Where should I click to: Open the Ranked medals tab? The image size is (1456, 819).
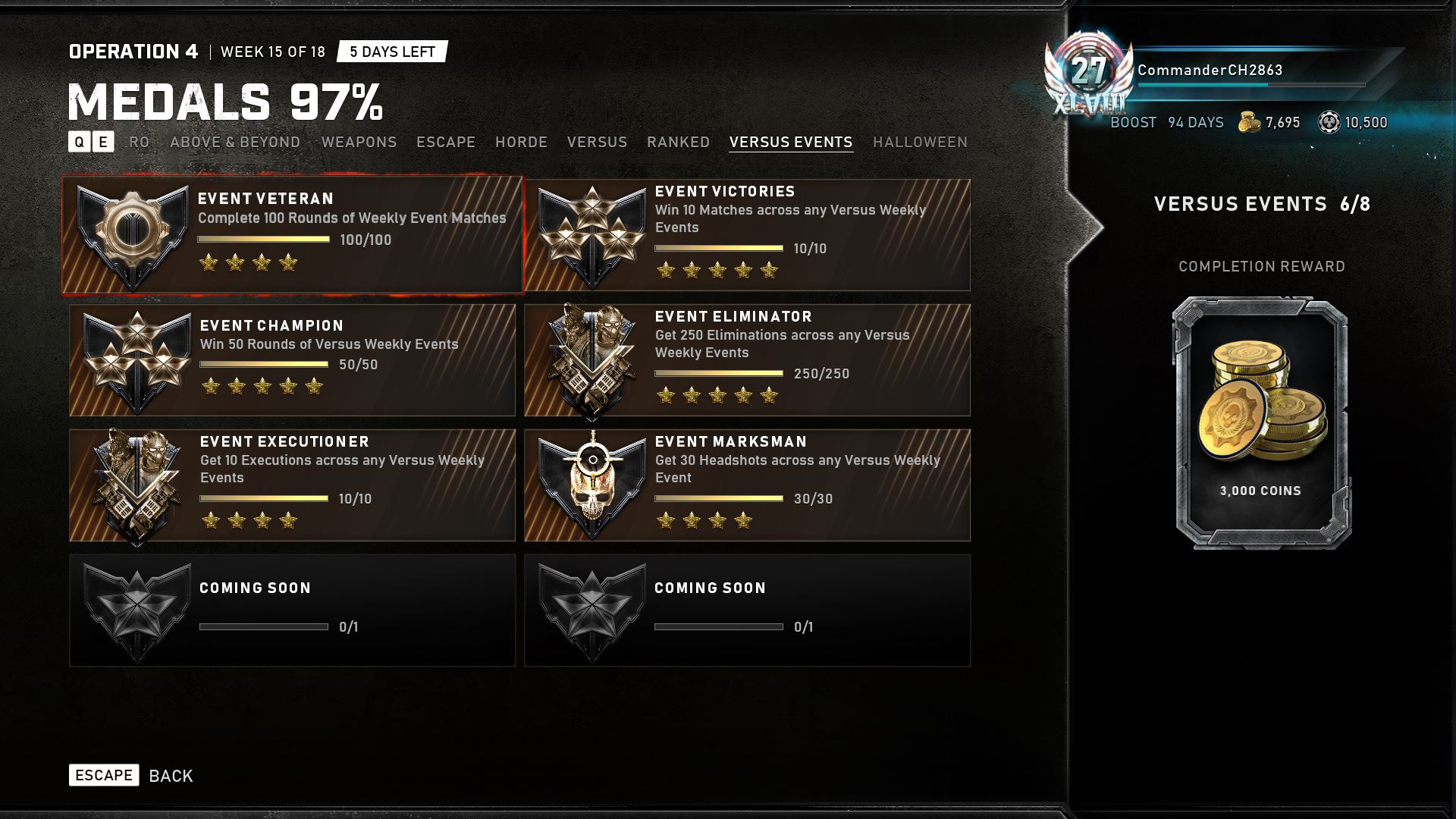678,143
